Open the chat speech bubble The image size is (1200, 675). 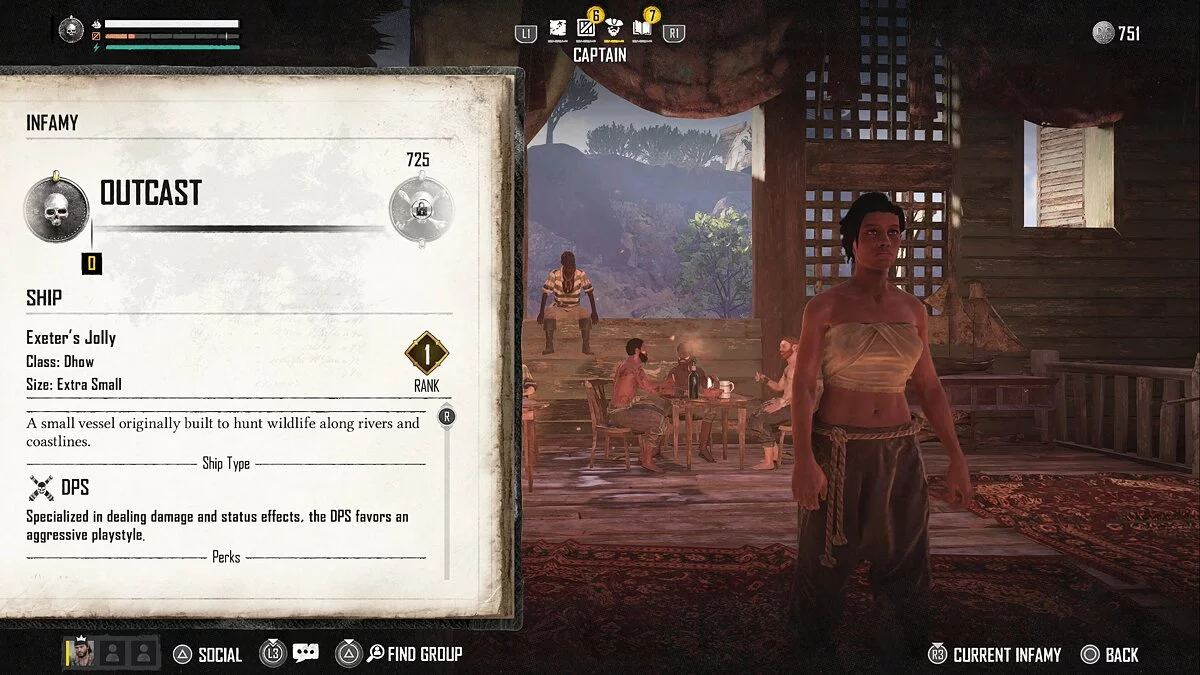(x=305, y=654)
